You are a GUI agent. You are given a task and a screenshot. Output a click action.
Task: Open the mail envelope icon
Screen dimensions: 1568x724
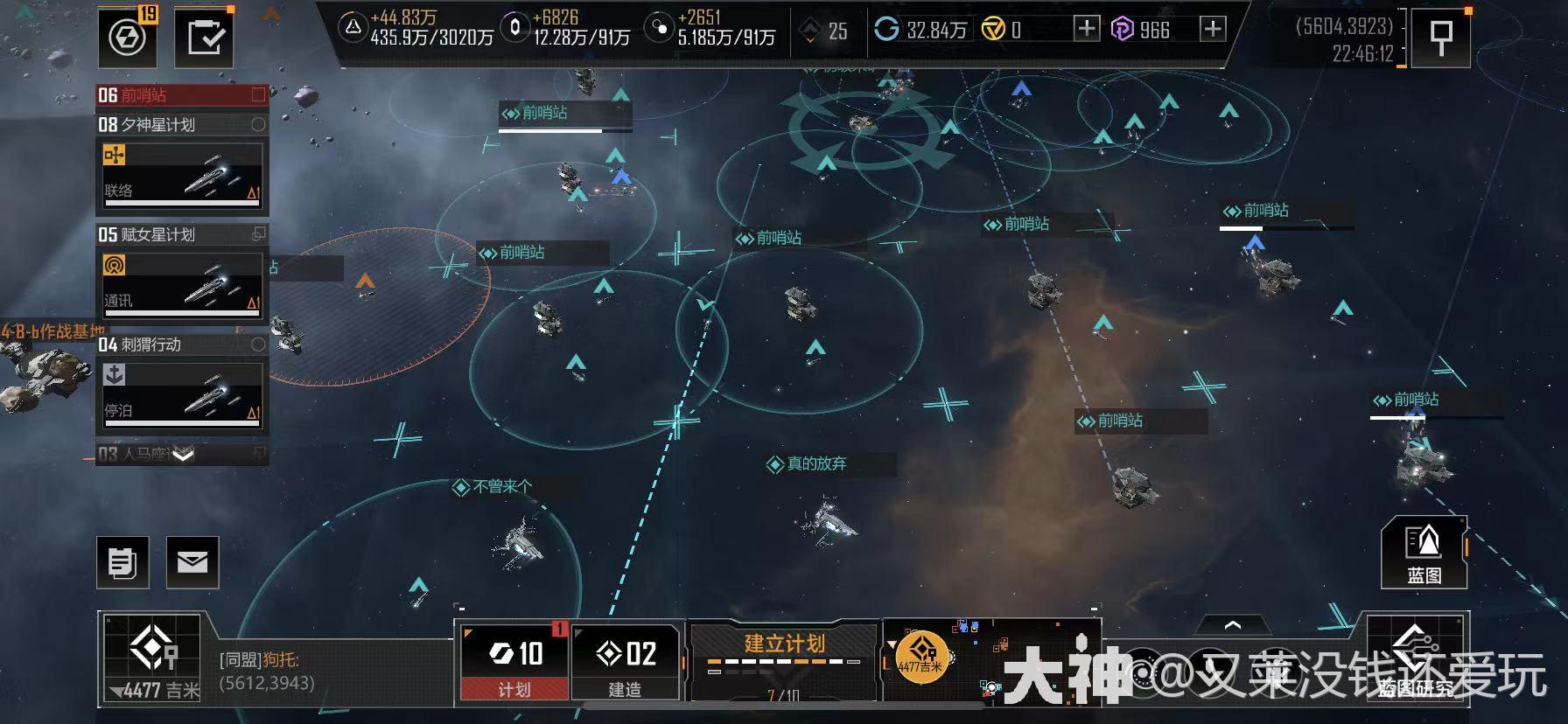coord(193,562)
